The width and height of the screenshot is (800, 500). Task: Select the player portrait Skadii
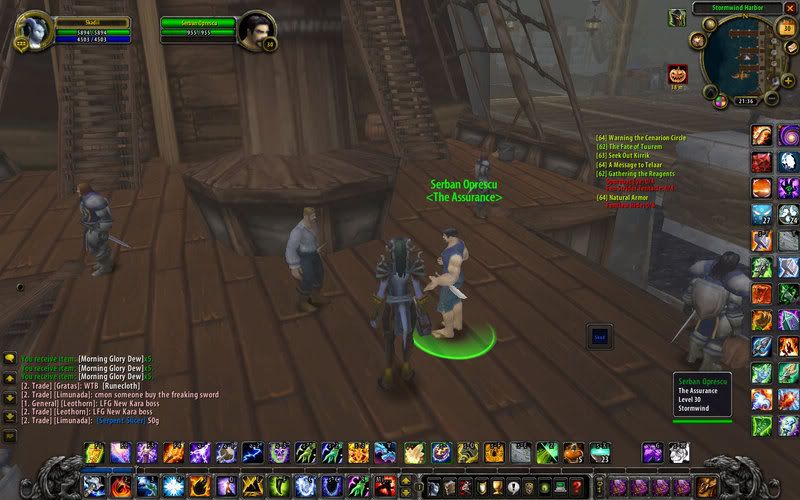(33, 26)
